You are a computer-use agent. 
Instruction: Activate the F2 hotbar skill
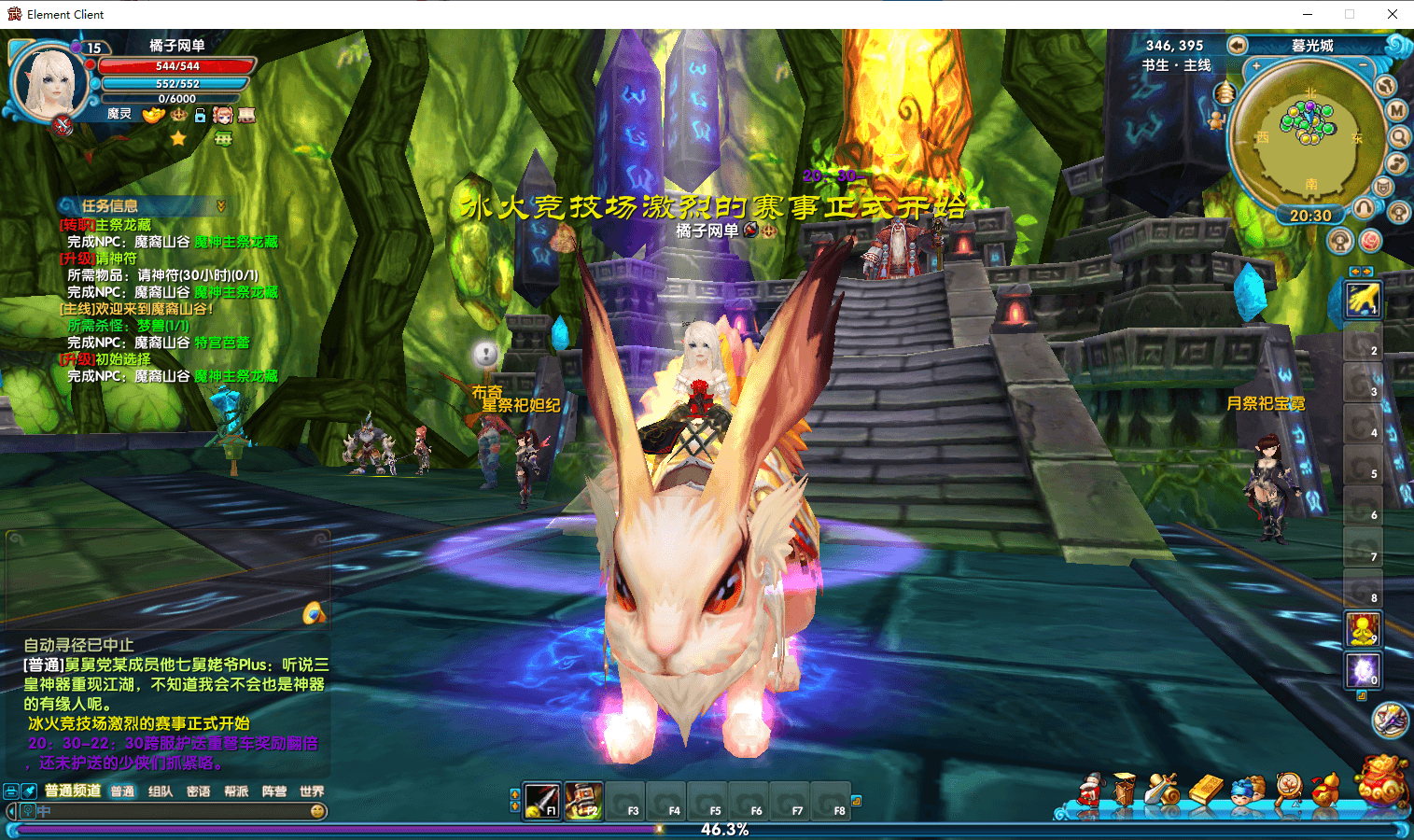coord(583,801)
